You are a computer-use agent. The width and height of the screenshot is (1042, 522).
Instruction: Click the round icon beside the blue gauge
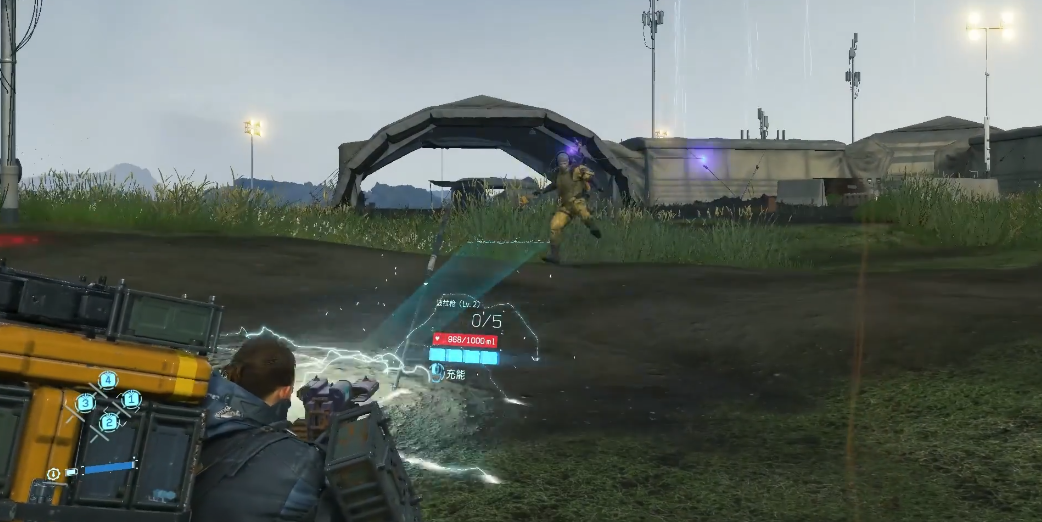[53, 473]
